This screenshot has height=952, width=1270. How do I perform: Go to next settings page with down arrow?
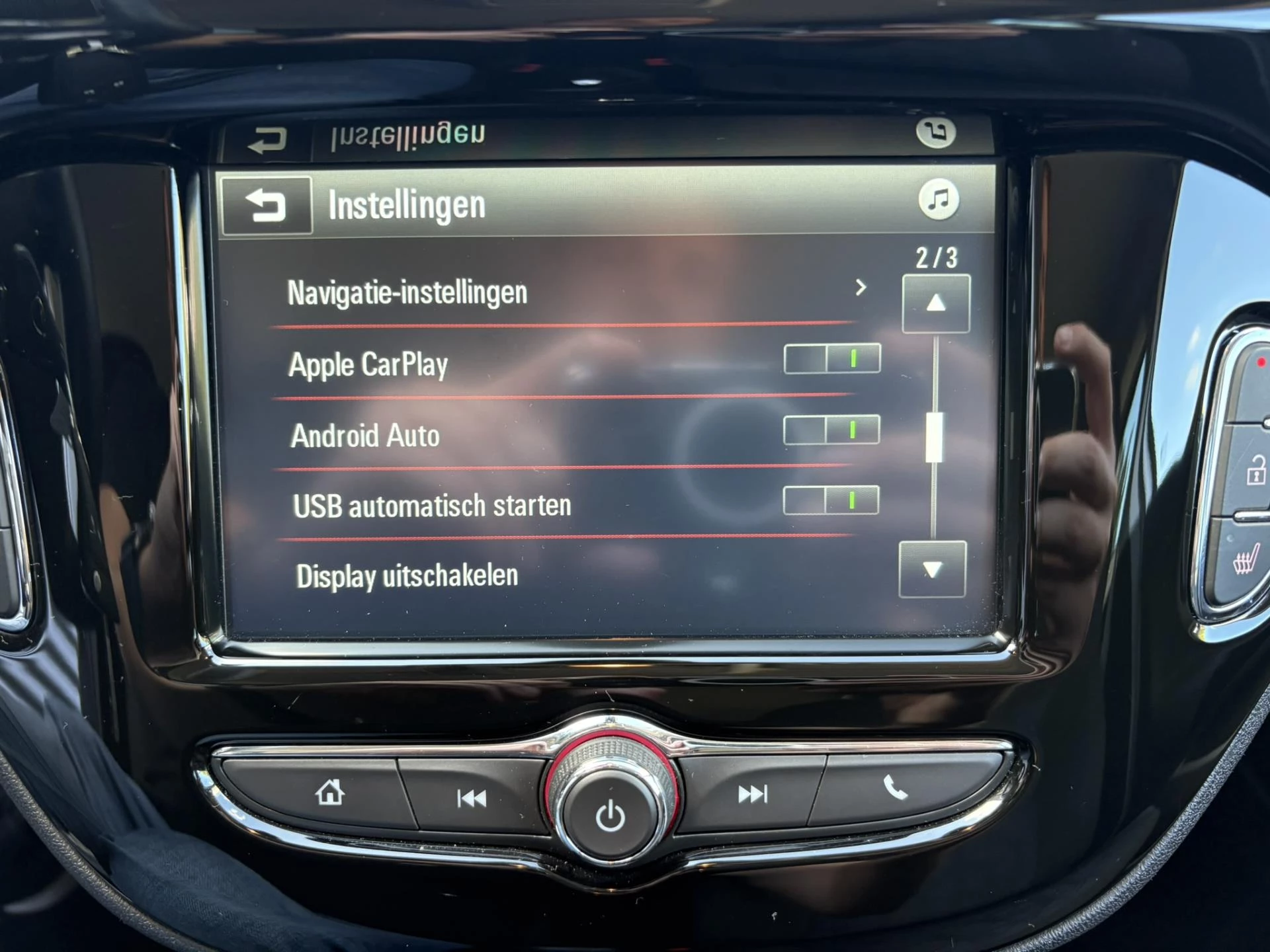coord(932,569)
